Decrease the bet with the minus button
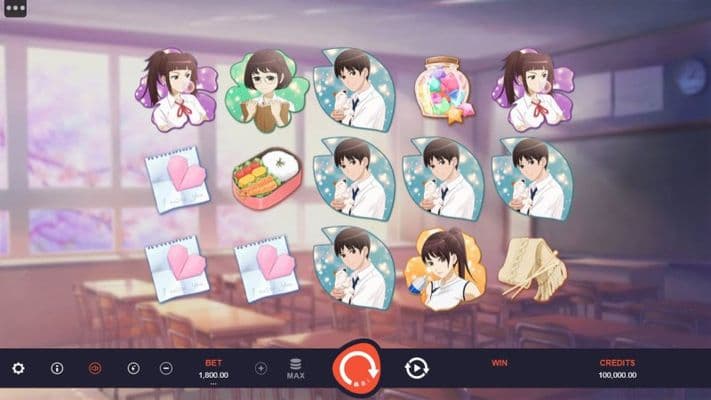Screen dimensions: 711x400 [x=166, y=368]
